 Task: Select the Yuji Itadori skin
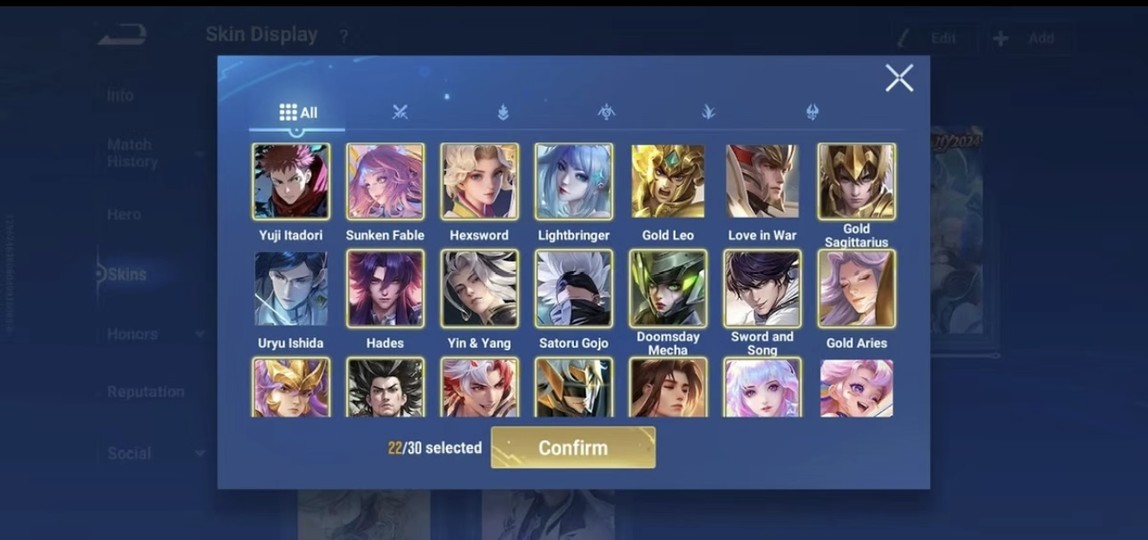pyautogui.click(x=291, y=182)
